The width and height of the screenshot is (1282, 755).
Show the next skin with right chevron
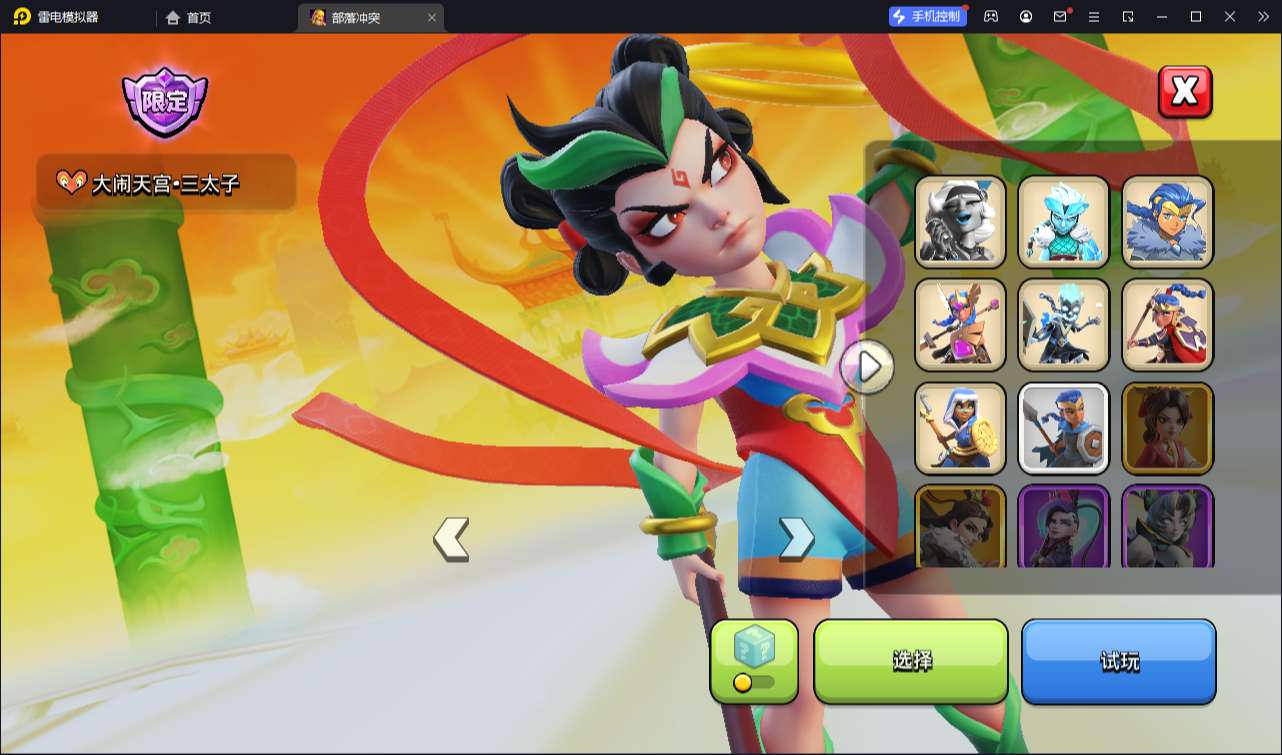point(796,539)
